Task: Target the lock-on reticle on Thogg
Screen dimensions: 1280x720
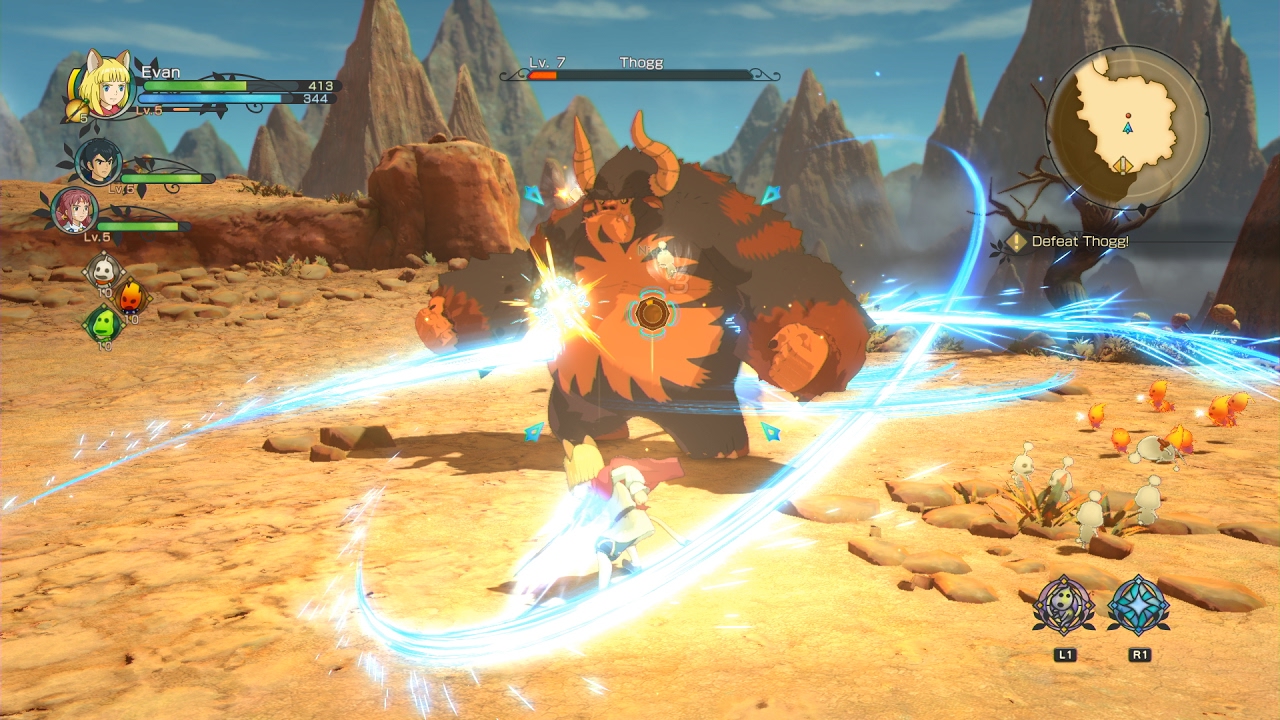Action: pos(651,313)
